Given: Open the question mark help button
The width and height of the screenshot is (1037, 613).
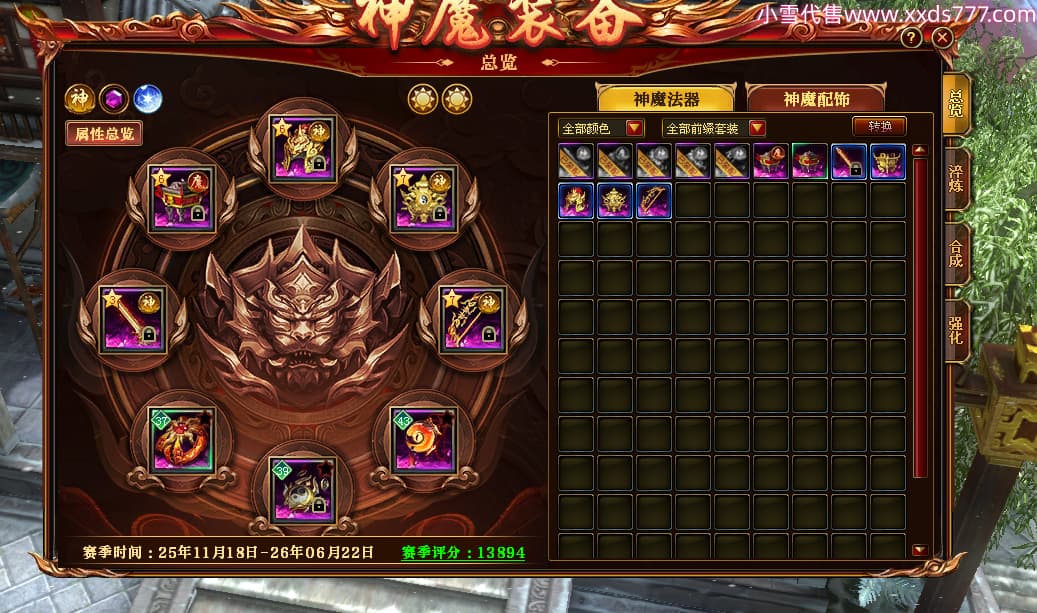Looking at the screenshot, I should 911,38.
